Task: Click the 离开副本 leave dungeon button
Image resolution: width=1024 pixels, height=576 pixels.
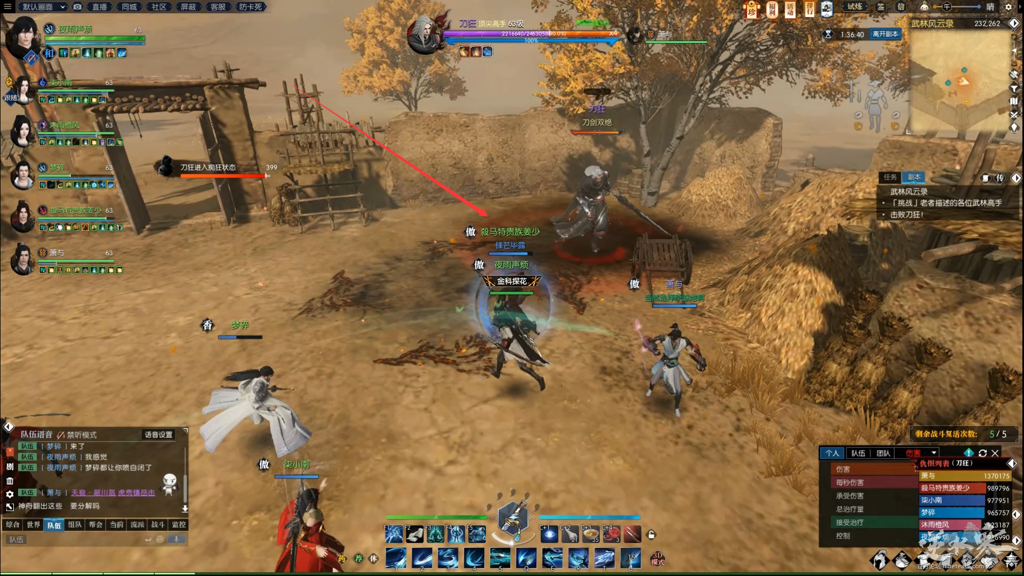Action: pyautogui.click(x=885, y=34)
